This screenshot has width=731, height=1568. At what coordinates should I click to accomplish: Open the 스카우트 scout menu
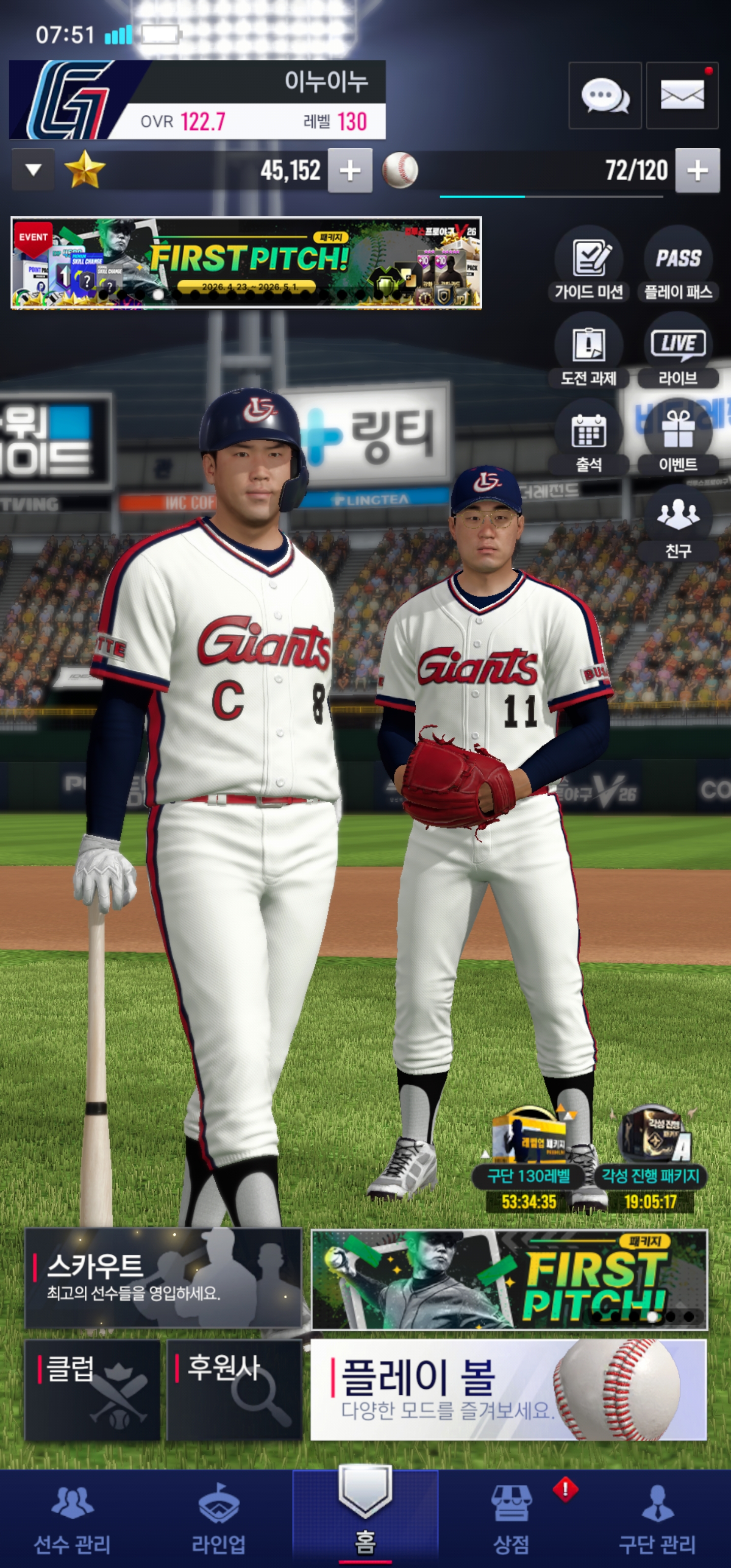pyautogui.click(x=163, y=1278)
